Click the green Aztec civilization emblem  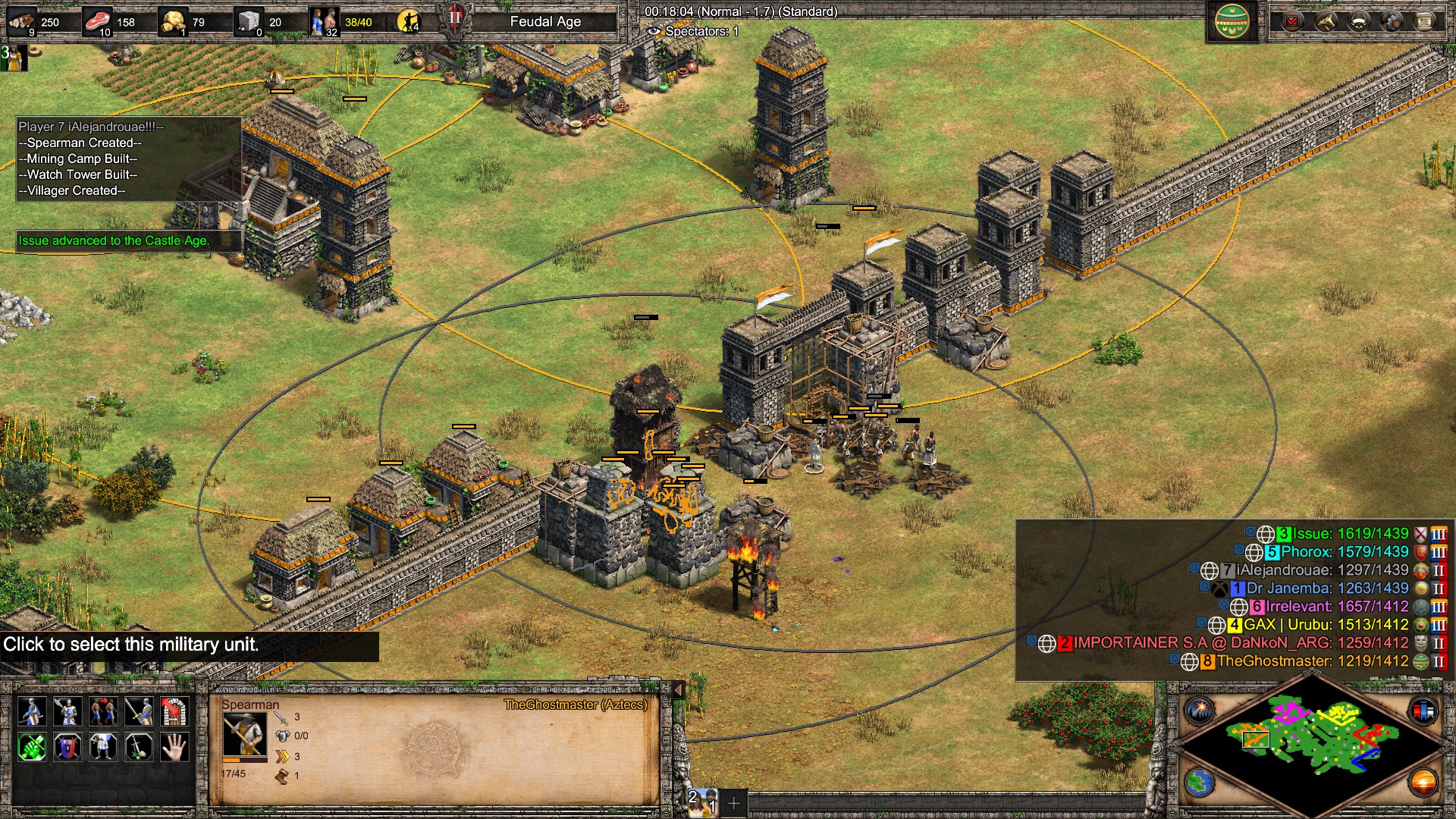click(1232, 21)
